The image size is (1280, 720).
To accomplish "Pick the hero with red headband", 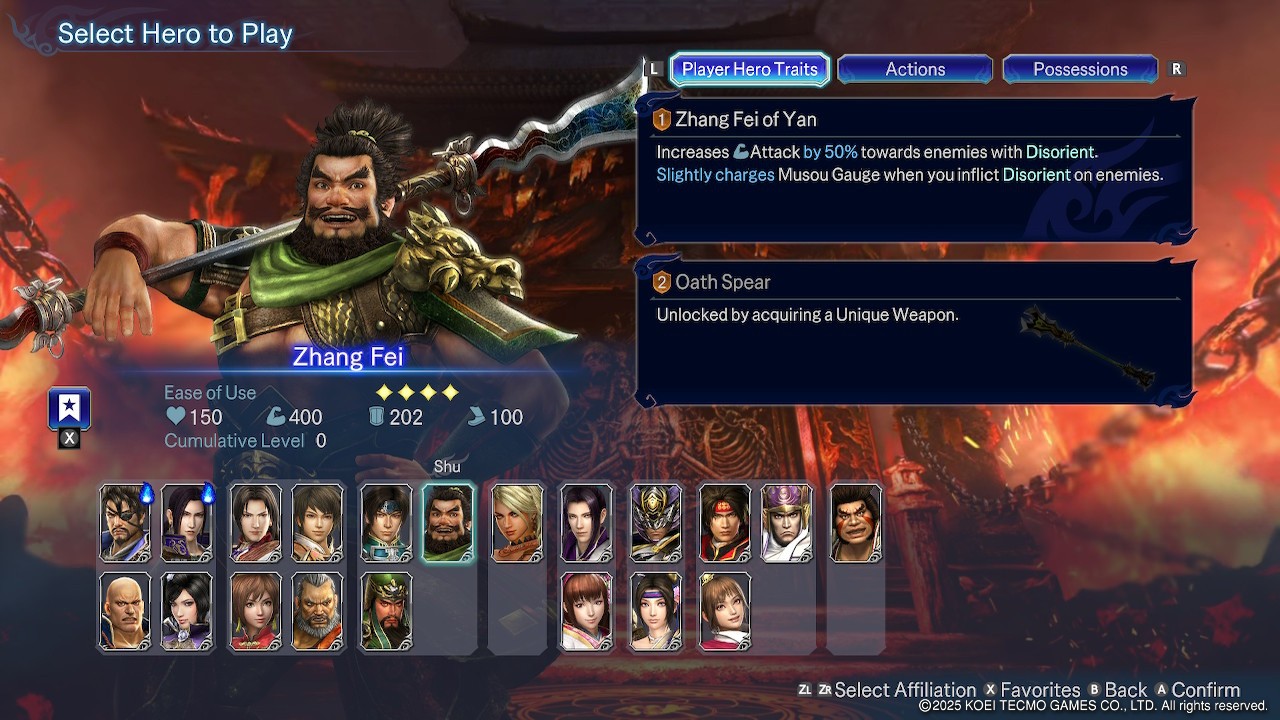I will tap(725, 523).
